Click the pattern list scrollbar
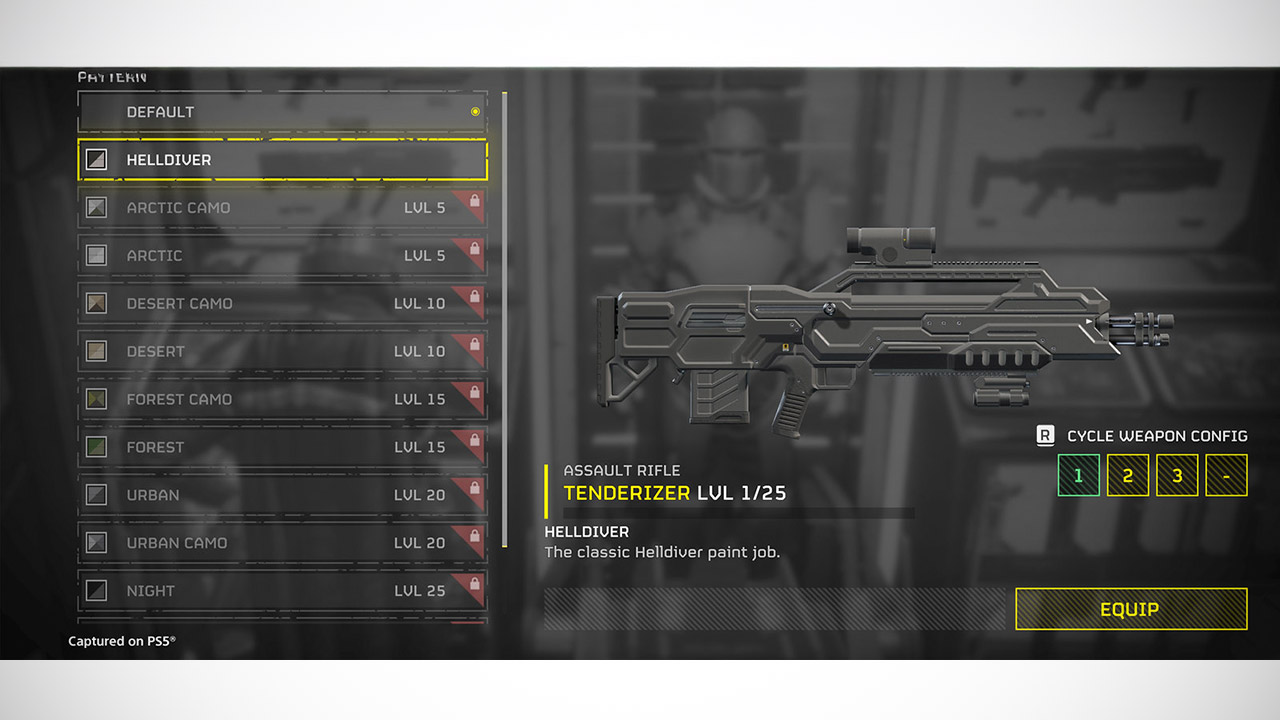The width and height of the screenshot is (1280, 720). 505,320
